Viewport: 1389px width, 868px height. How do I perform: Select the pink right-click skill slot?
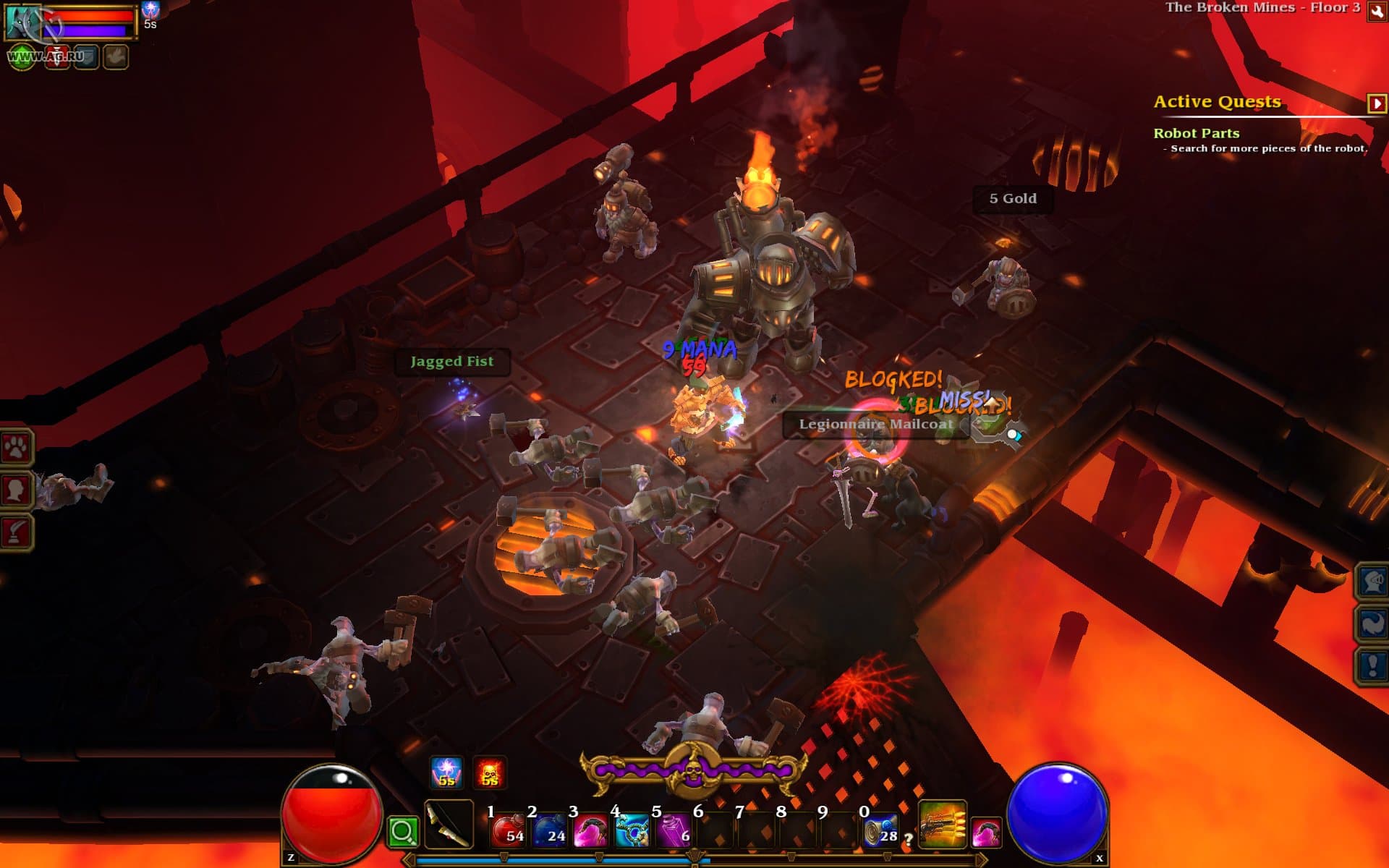click(986, 832)
